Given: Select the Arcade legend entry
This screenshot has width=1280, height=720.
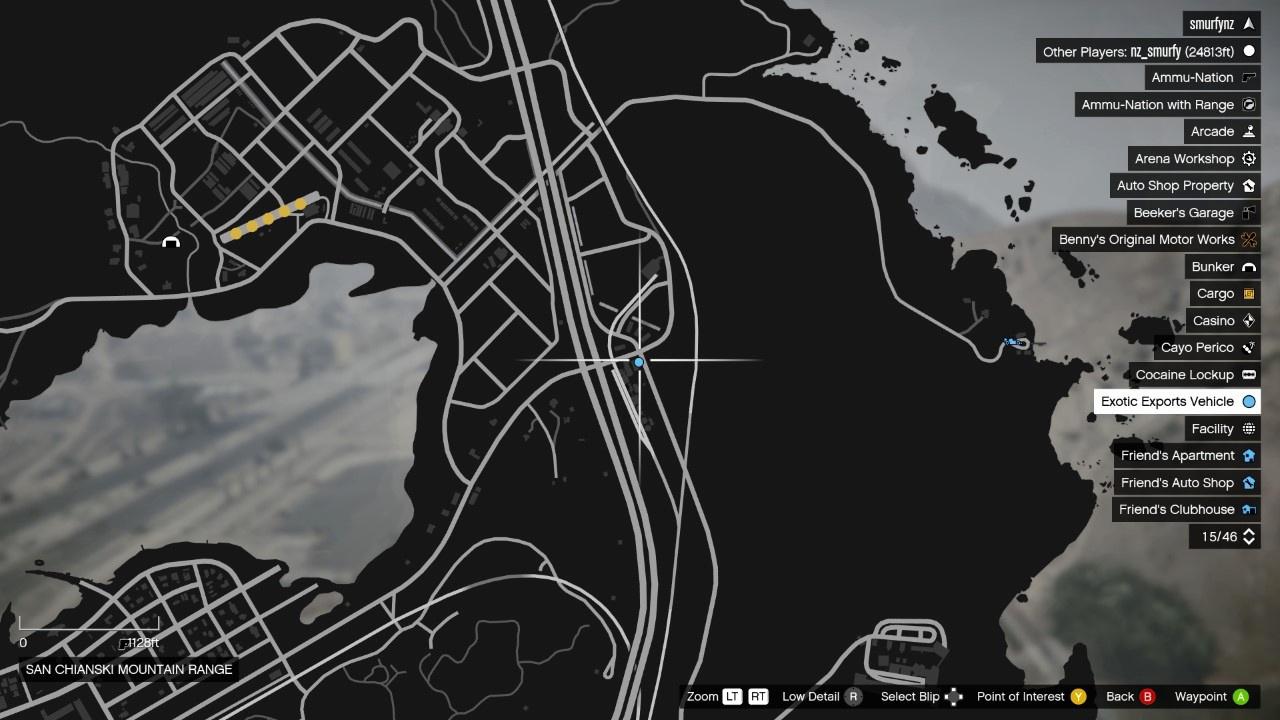Looking at the screenshot, I should 1222,132.
